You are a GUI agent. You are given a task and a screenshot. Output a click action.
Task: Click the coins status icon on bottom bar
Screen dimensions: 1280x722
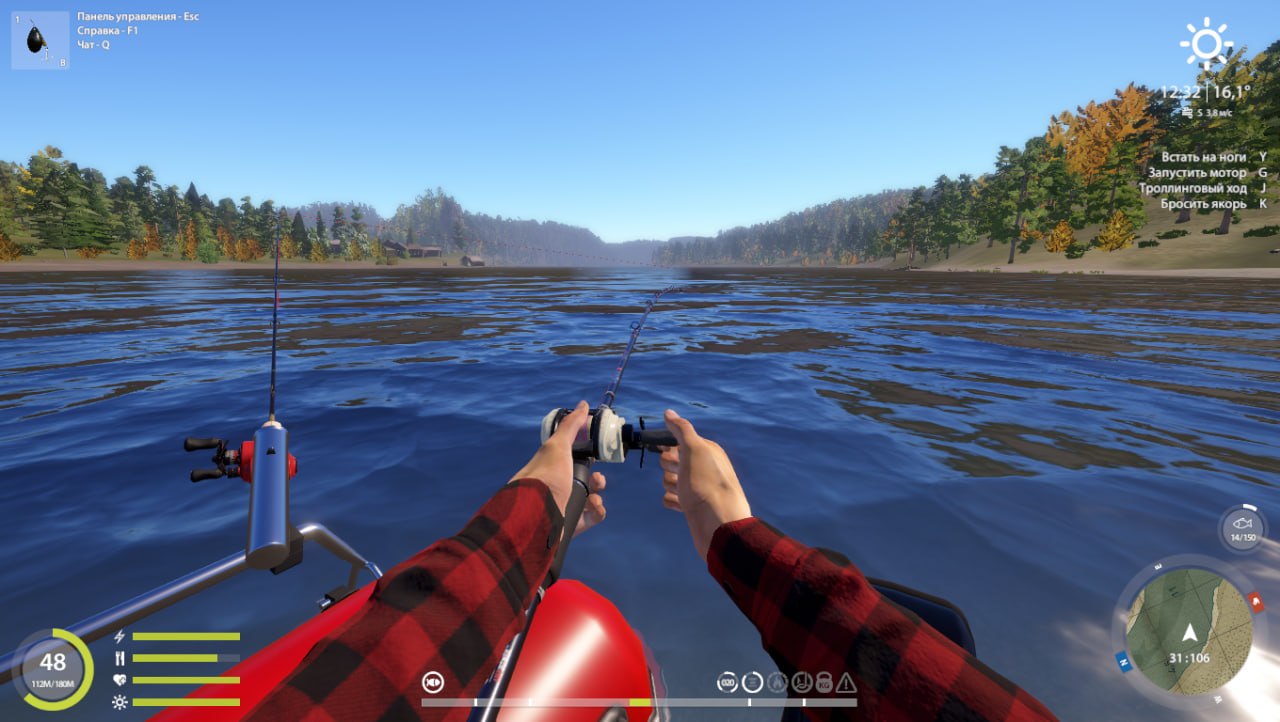click(x=727, y=681)
